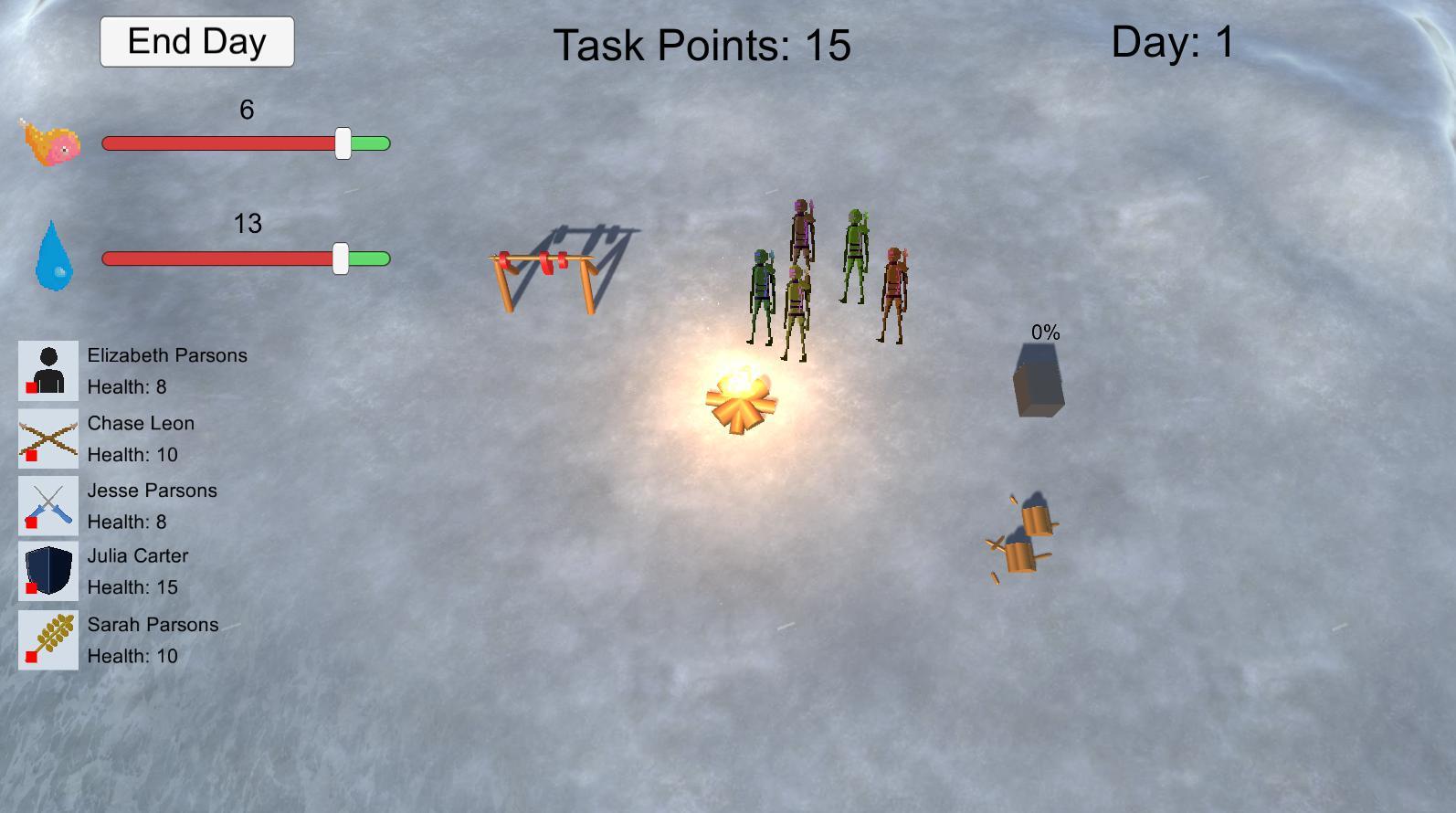Select the name Chase Leon
1456x813 pixels.
(141, 422)
